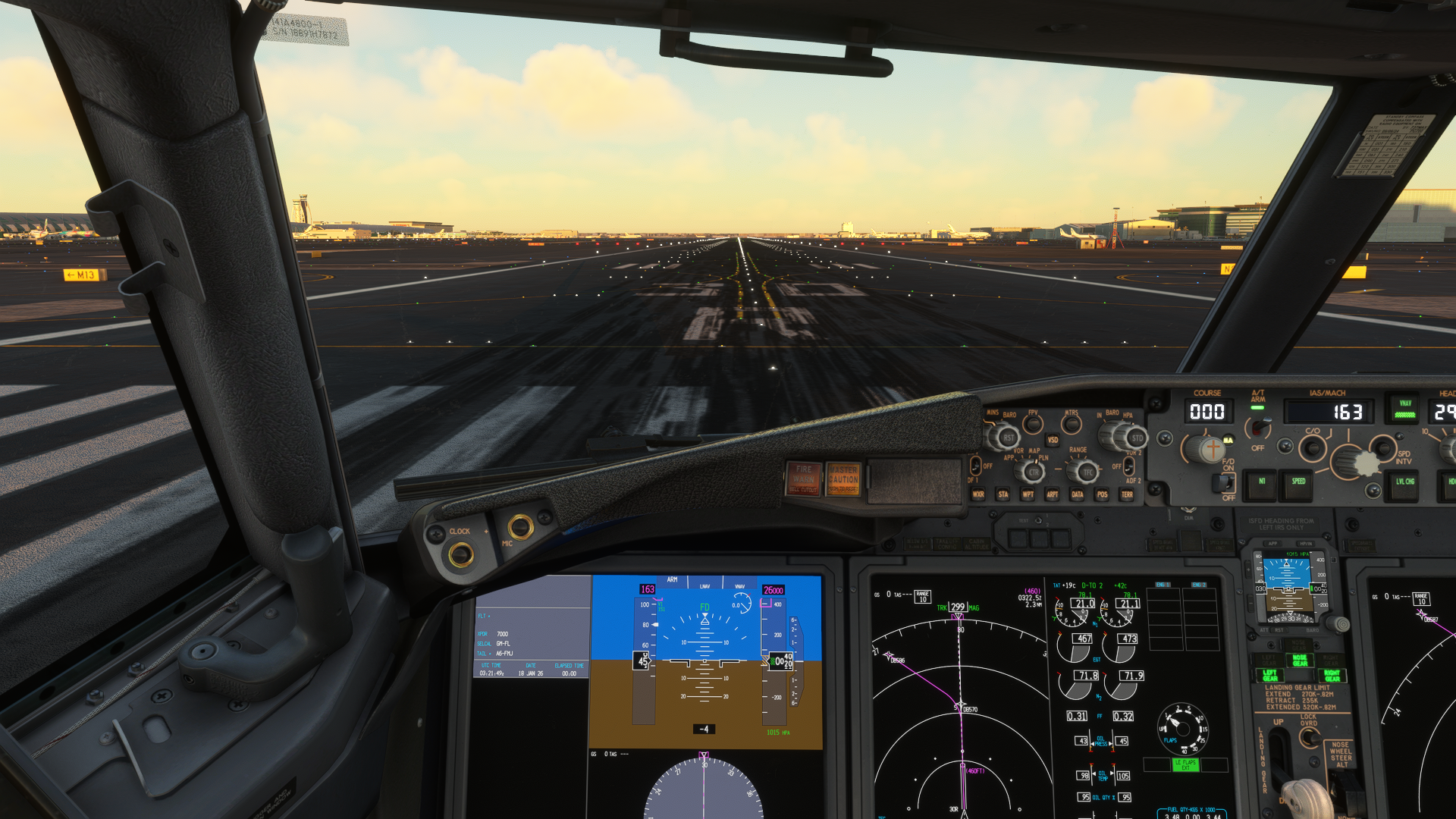Activate the DATA map button
Image resolution: width=1456 pixels, height=819 pixels.
[x=1077, y=494]
